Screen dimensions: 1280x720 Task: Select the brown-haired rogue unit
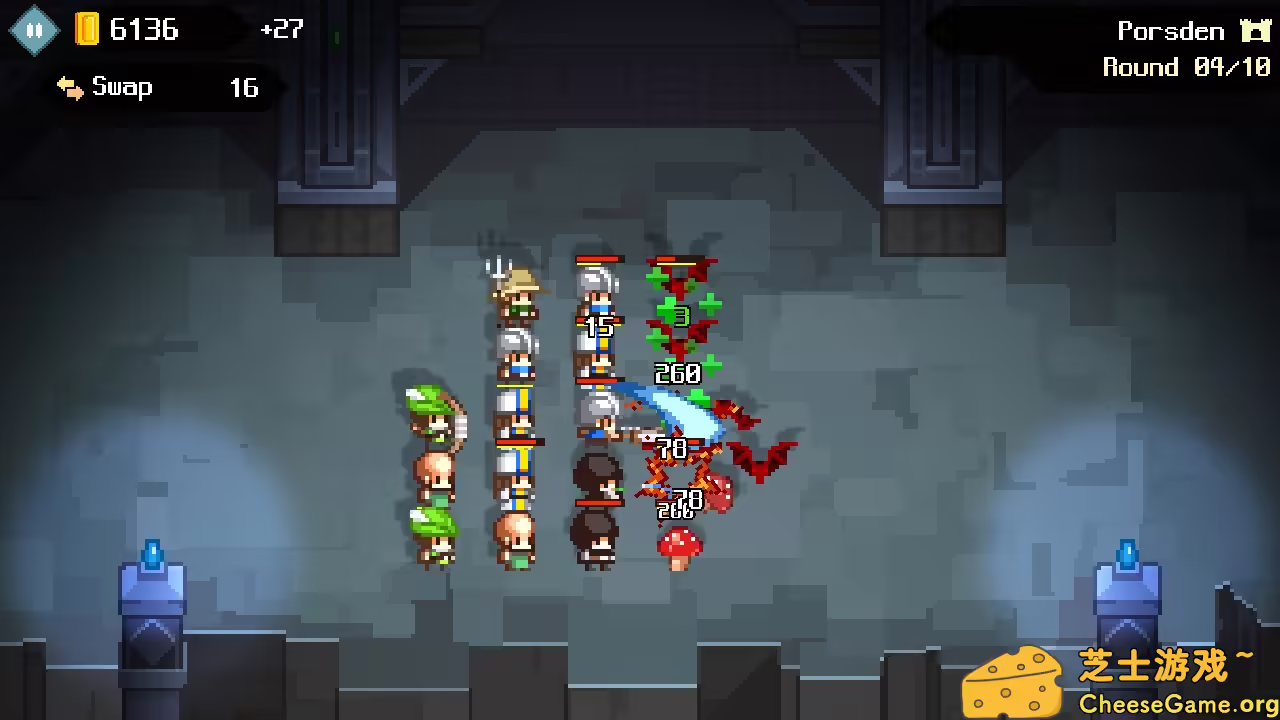coord(595,480)
